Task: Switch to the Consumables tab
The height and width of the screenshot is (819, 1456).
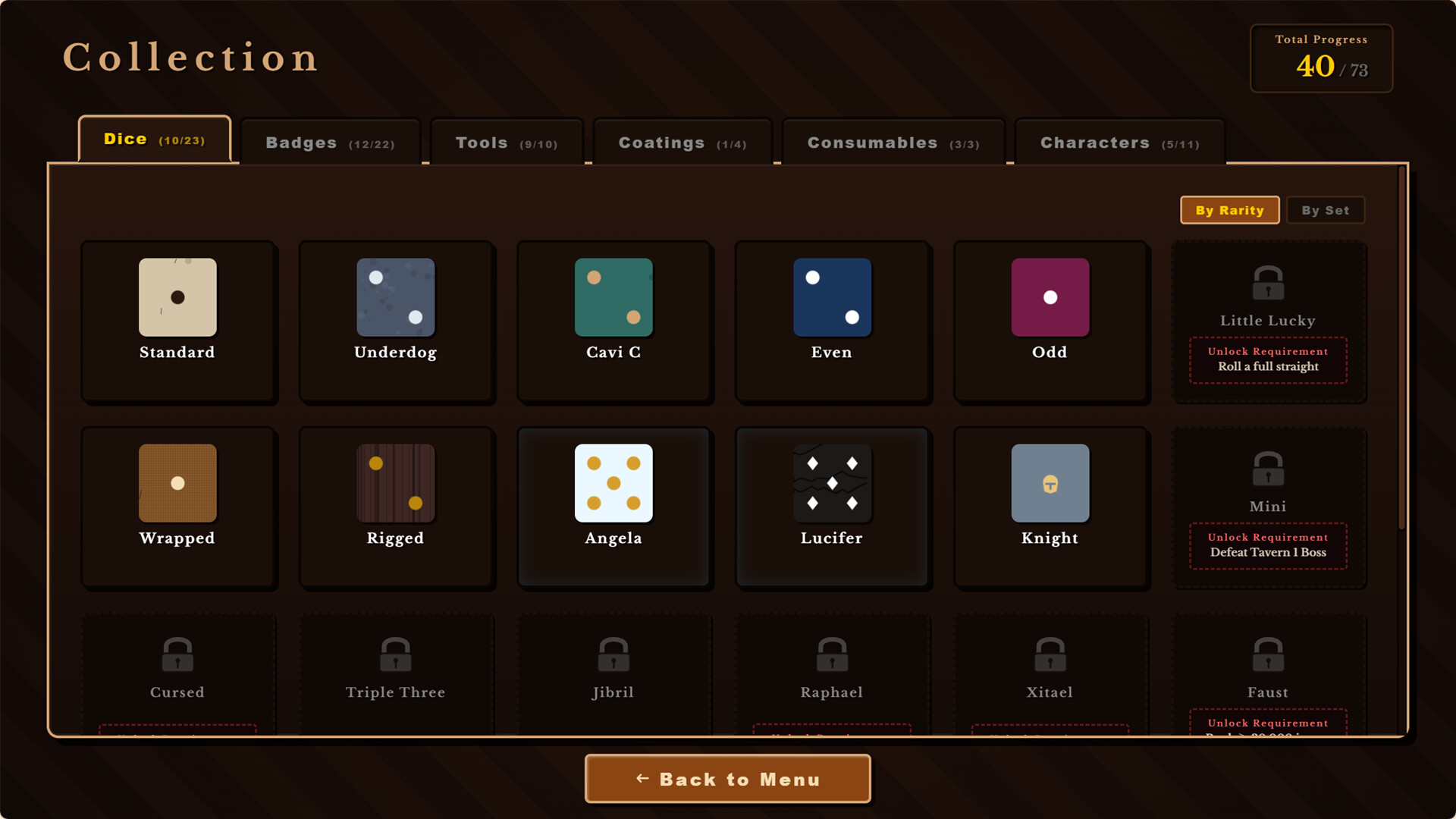Action: (893, 143)
